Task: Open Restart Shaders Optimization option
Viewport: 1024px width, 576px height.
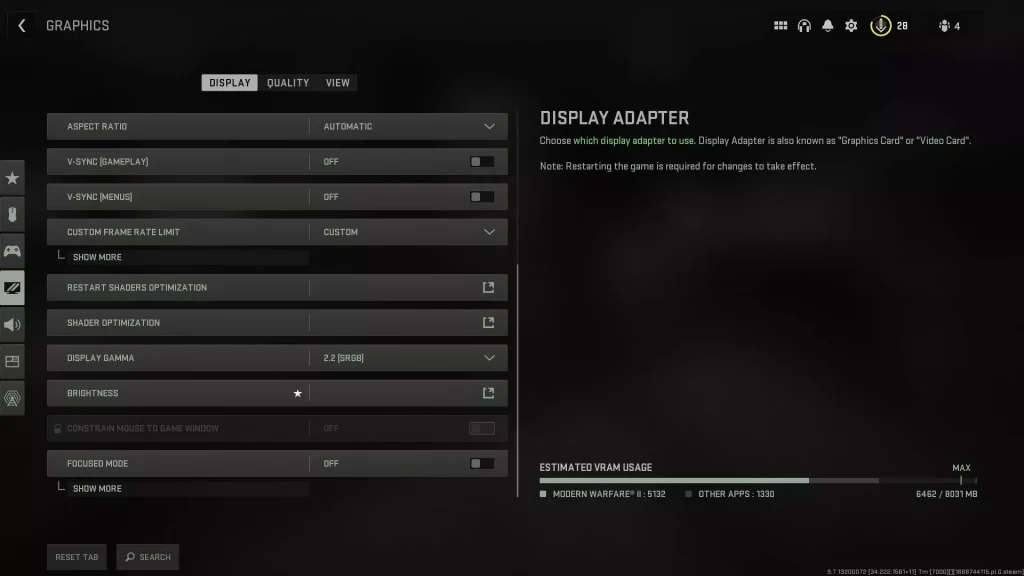Action: tap(488, 288)
